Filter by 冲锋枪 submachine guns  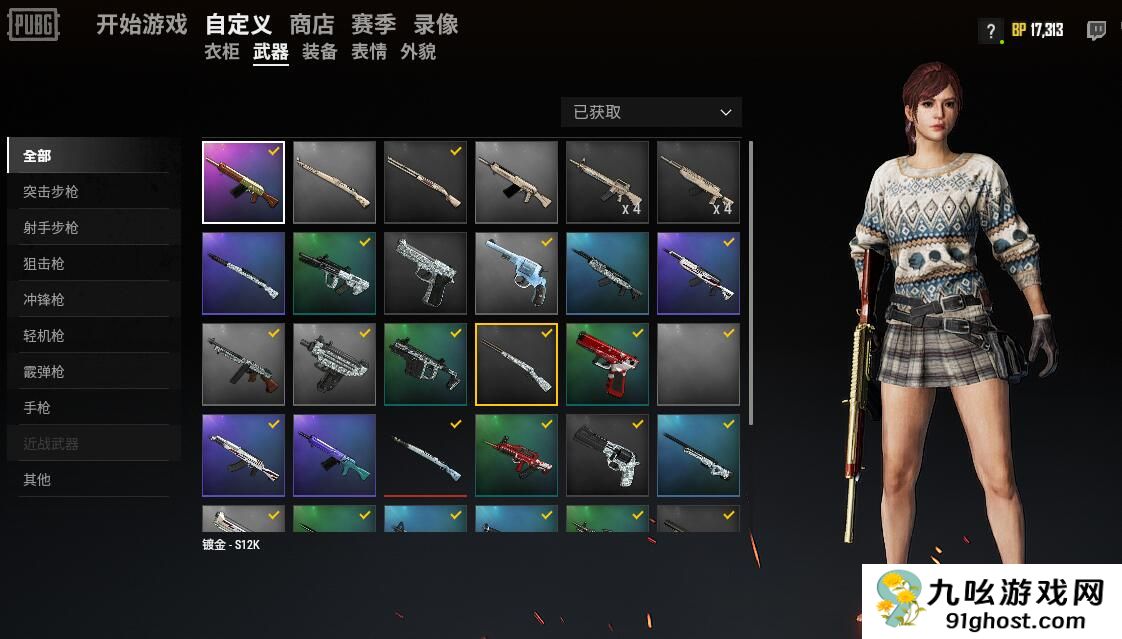(44, 300)
